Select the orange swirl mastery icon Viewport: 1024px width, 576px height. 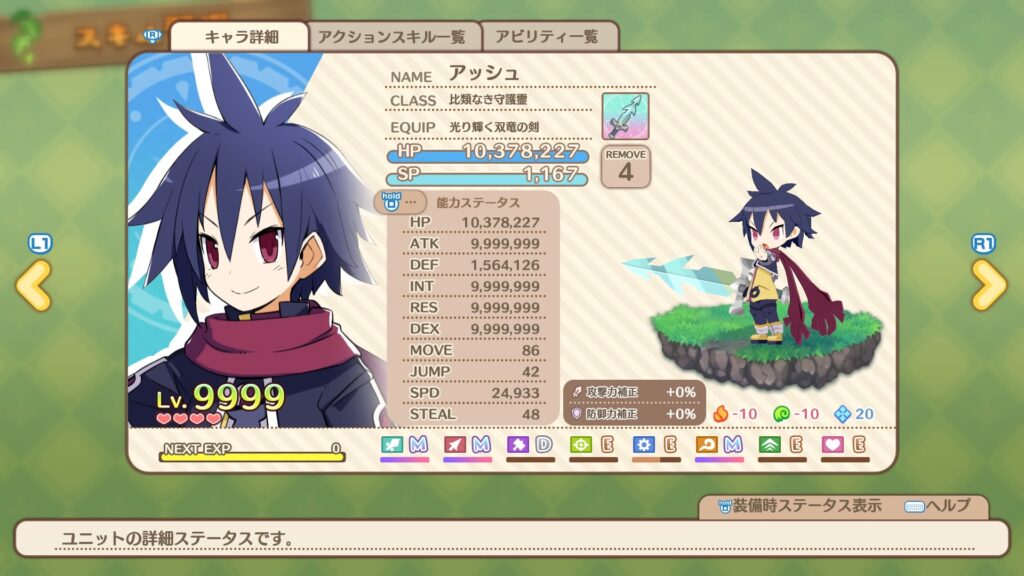pos(707,444)
